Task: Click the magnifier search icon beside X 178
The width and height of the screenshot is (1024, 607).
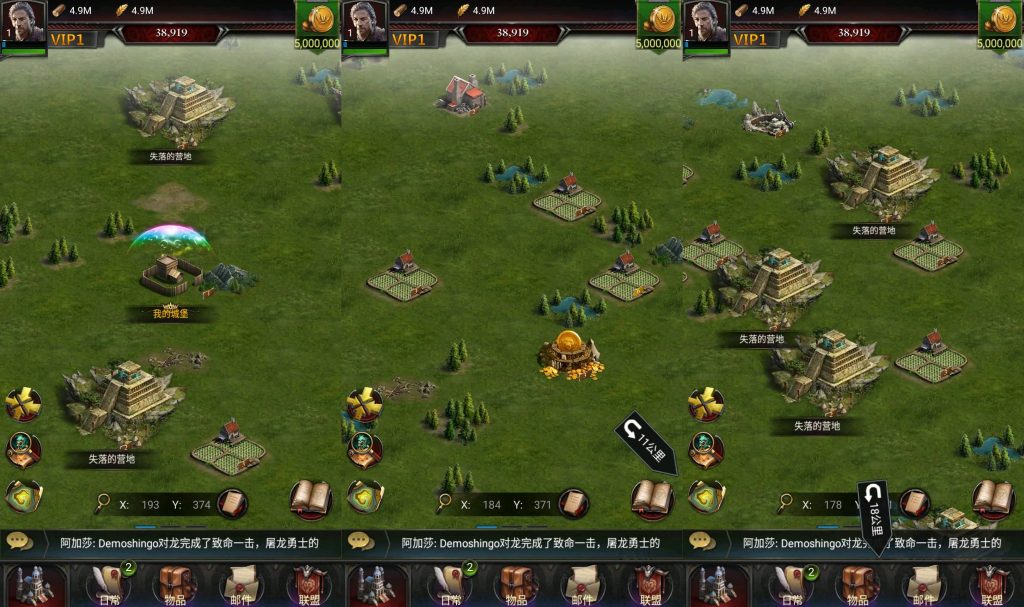Action: click(x=785, y=503)
